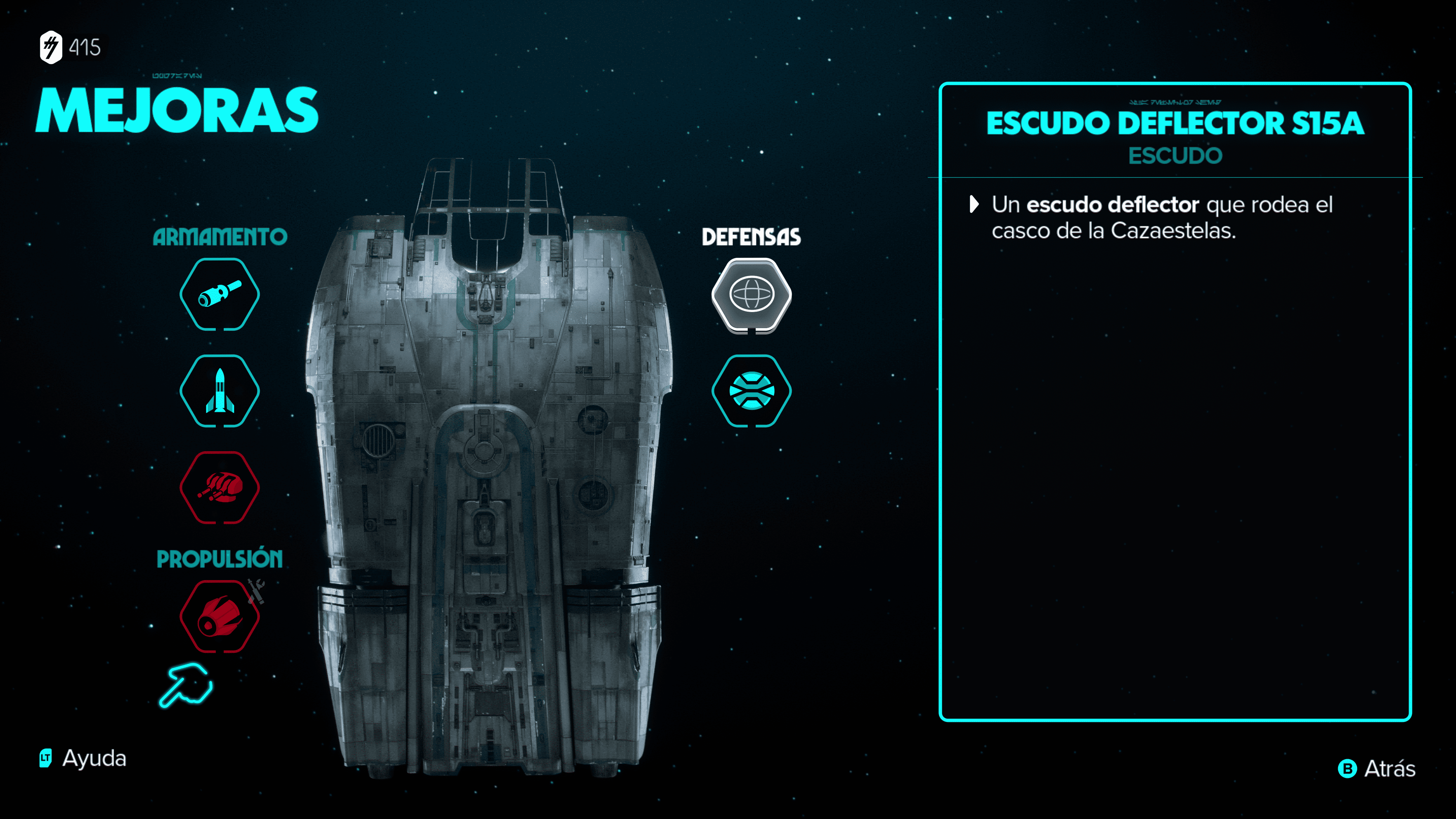Select the red turret upgrade slot
This screenshot has width=1456, height=819.
(219, 487)
